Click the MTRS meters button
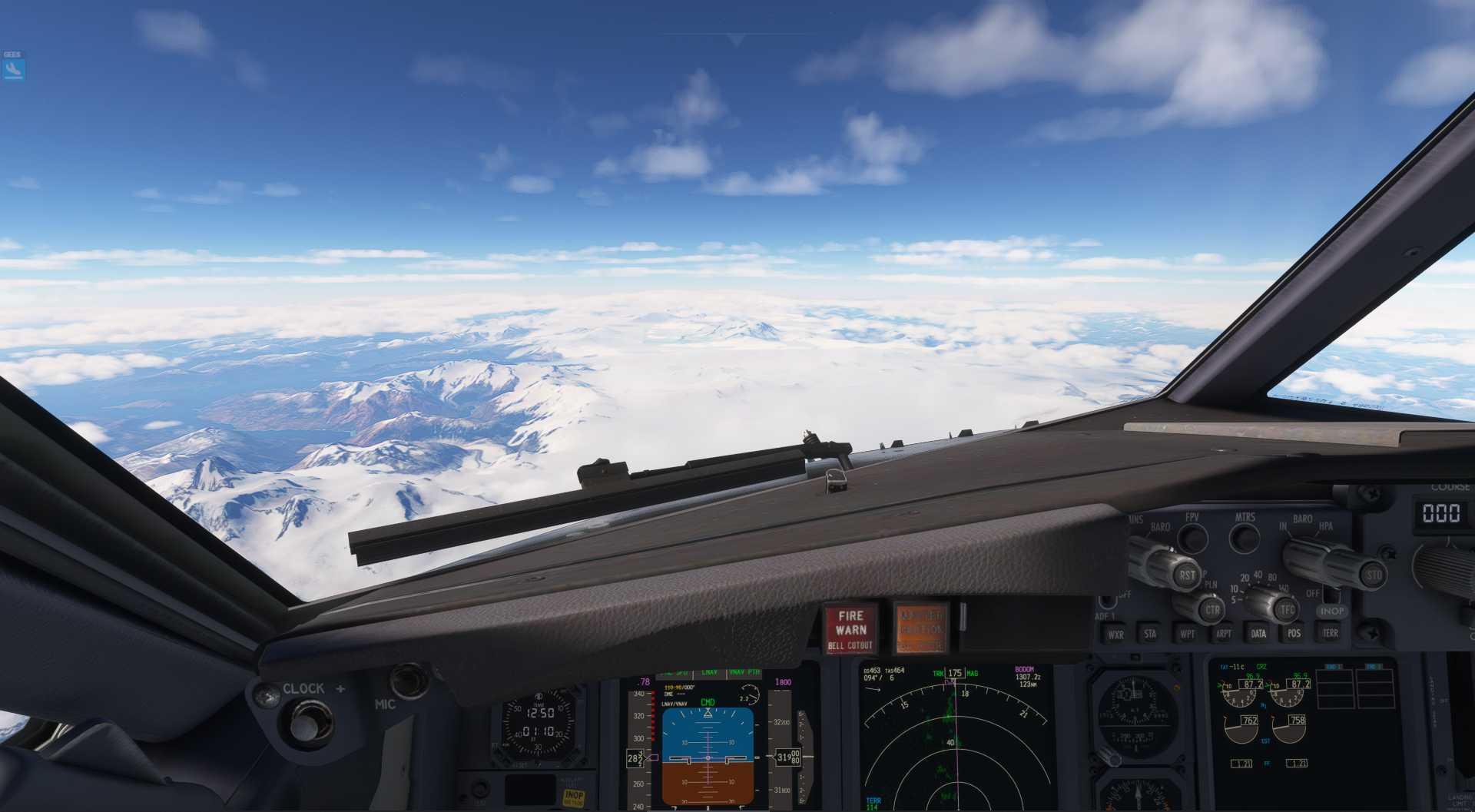Screen dimensions: 1475x812 1245,538
